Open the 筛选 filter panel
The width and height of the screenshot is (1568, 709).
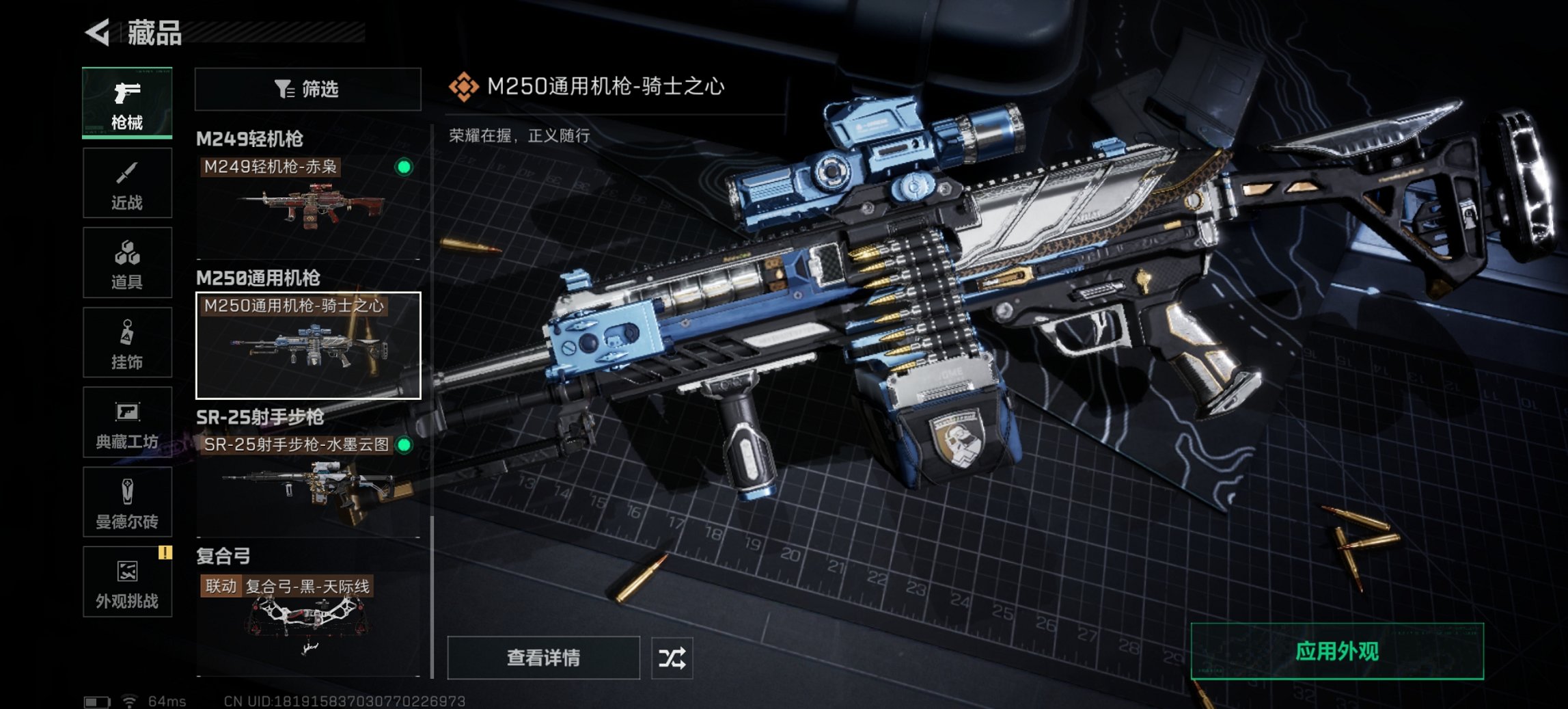(x=307, y=88)
